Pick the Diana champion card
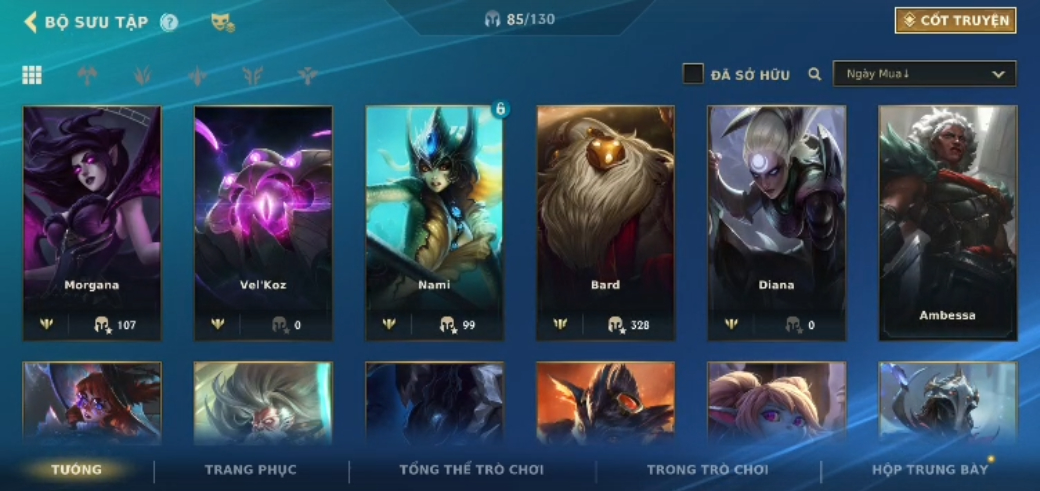This screenshot has height=491, width=1040. tap(776, 222)
